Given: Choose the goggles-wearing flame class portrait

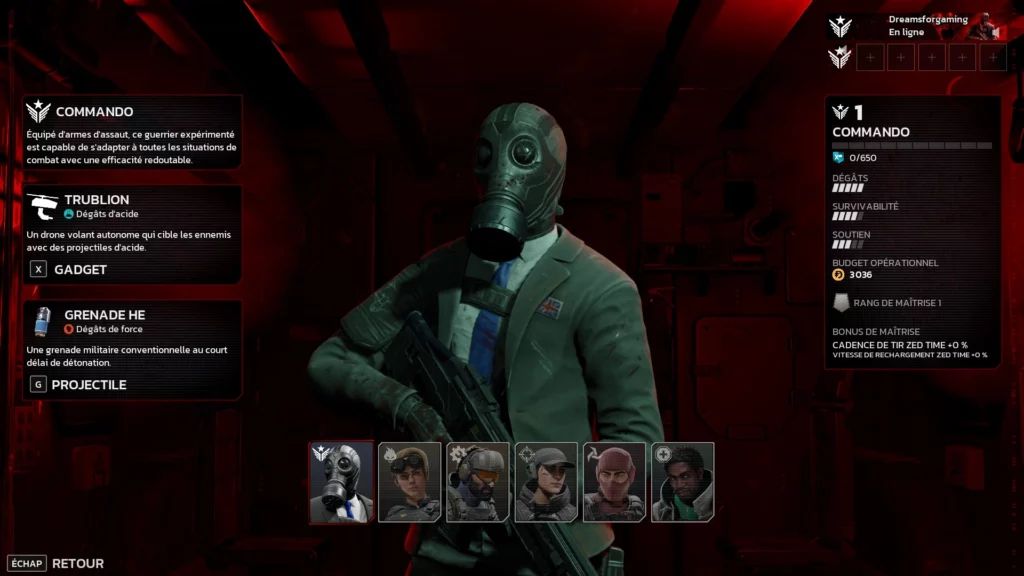Looking at the screenshot, I should click(x=410, y=482).
